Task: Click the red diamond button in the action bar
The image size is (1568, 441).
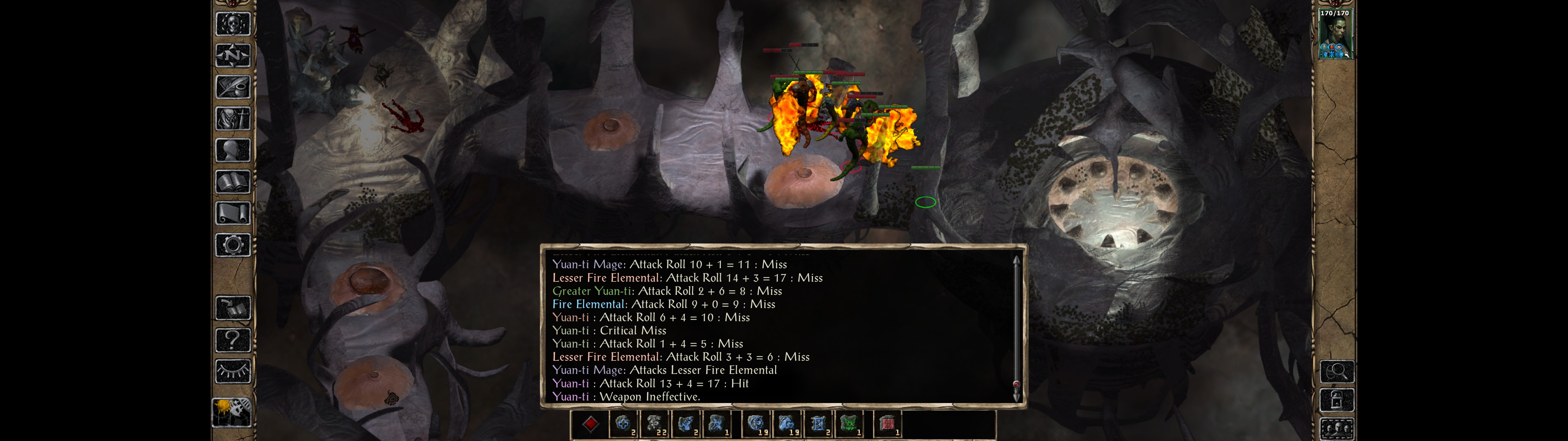Action: click(x=590, y=424)
